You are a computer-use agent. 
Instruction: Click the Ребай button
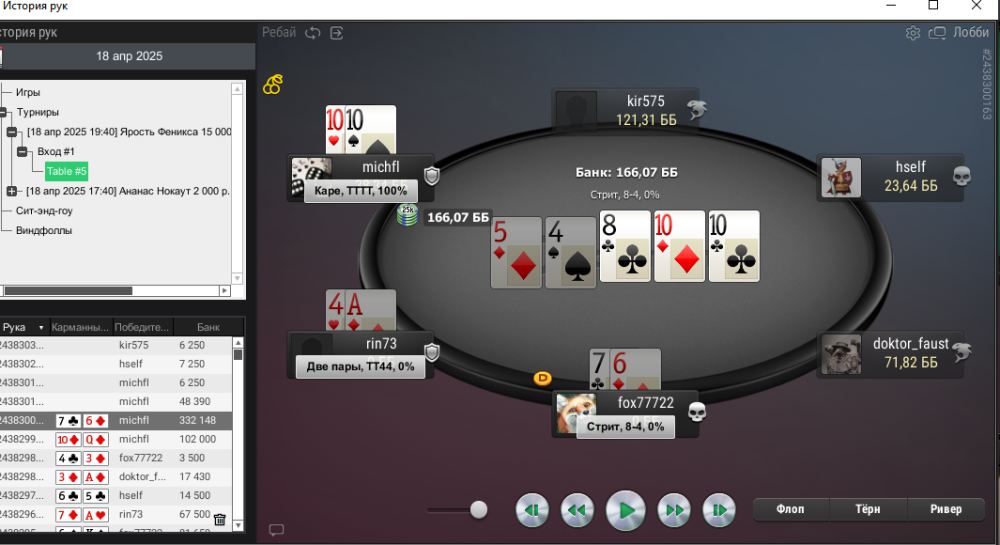pos(279,32)
